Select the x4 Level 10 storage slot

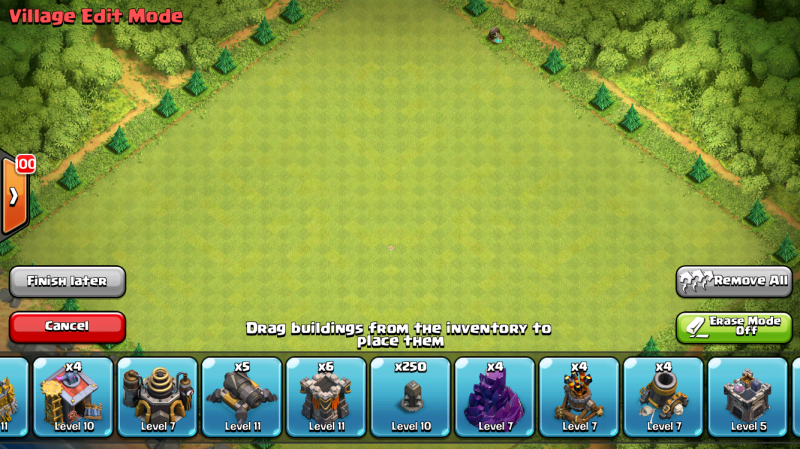point(73,397)
